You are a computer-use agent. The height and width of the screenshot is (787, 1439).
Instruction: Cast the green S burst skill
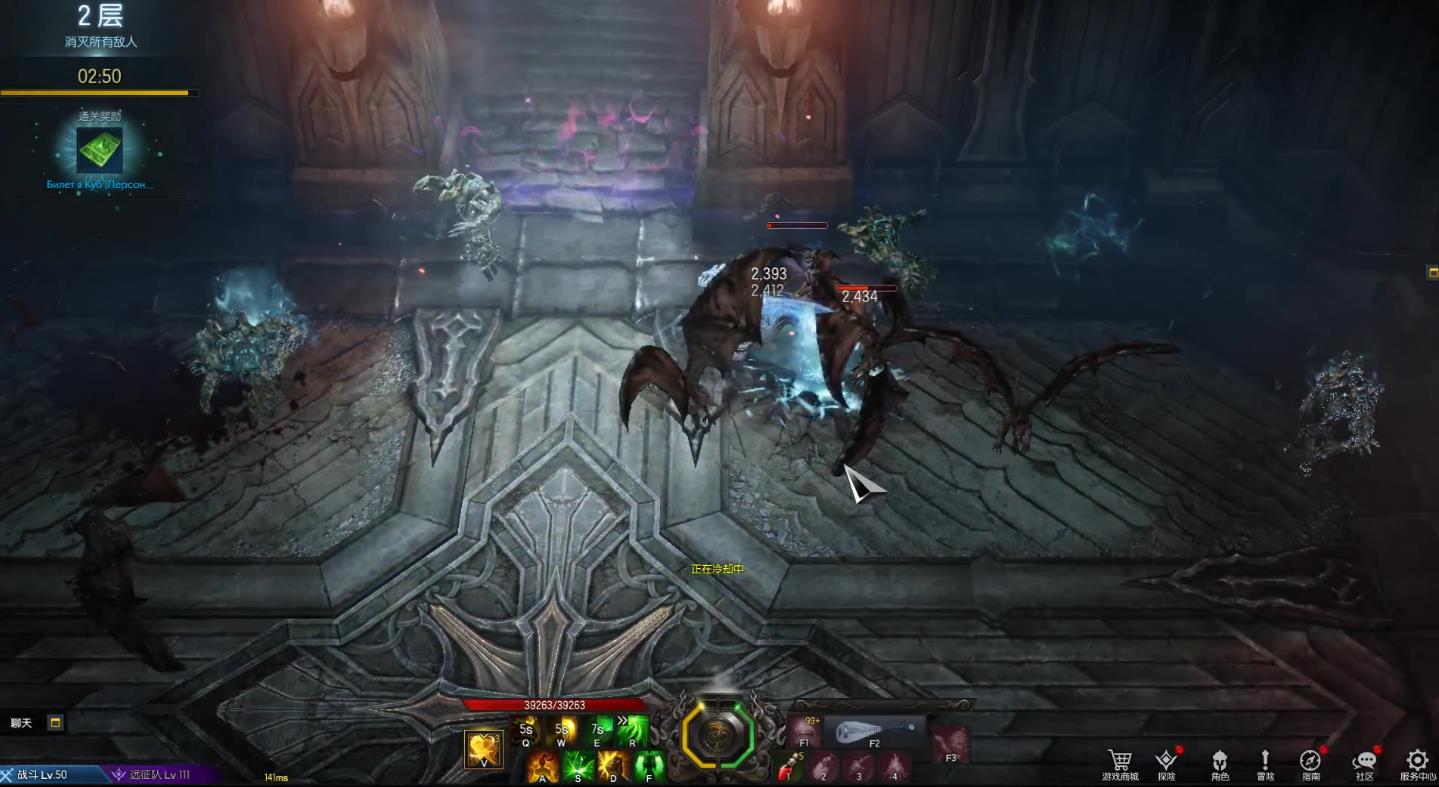(x=578, y=766)
